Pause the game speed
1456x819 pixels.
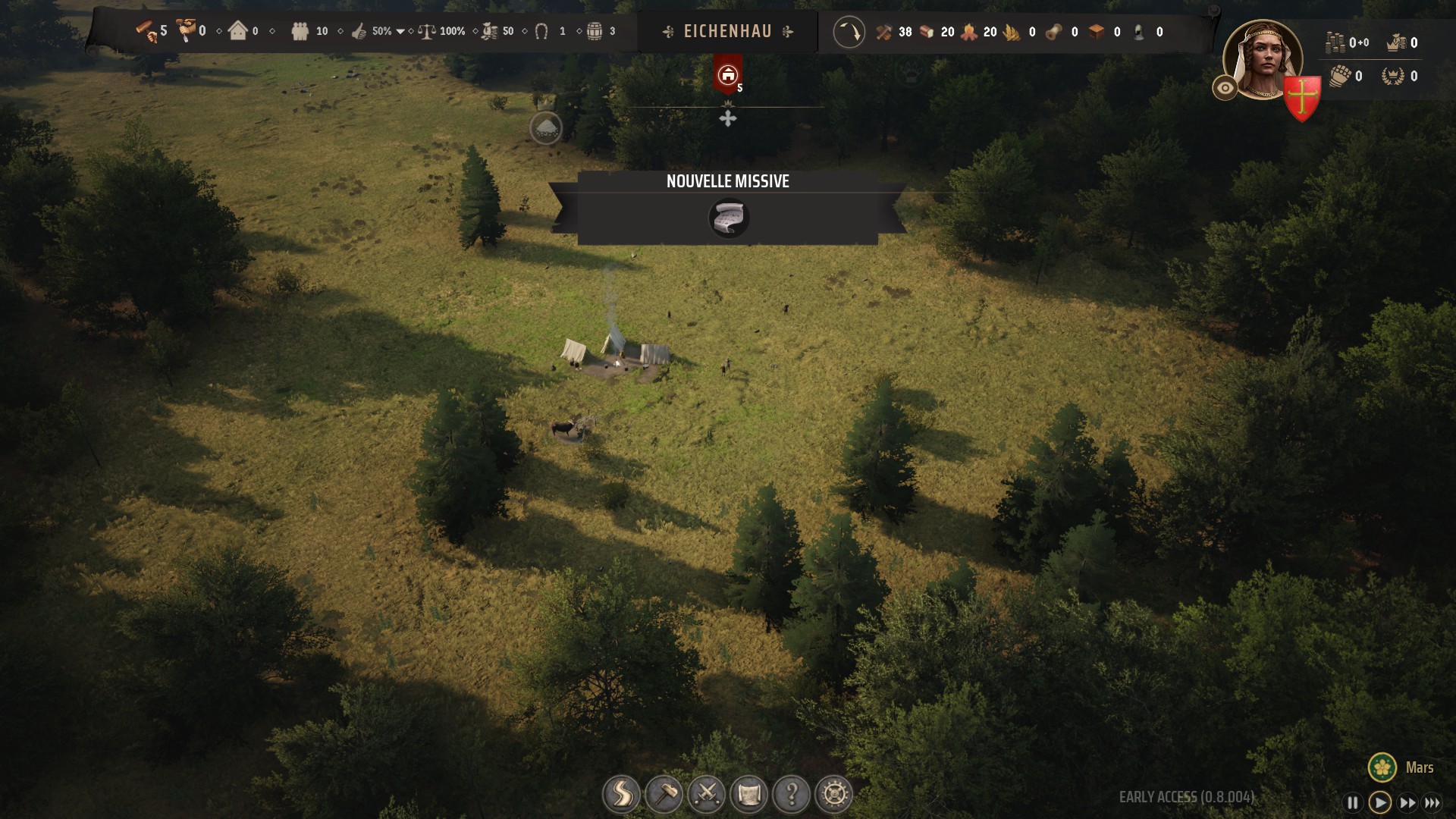[x=1352, y=802]
